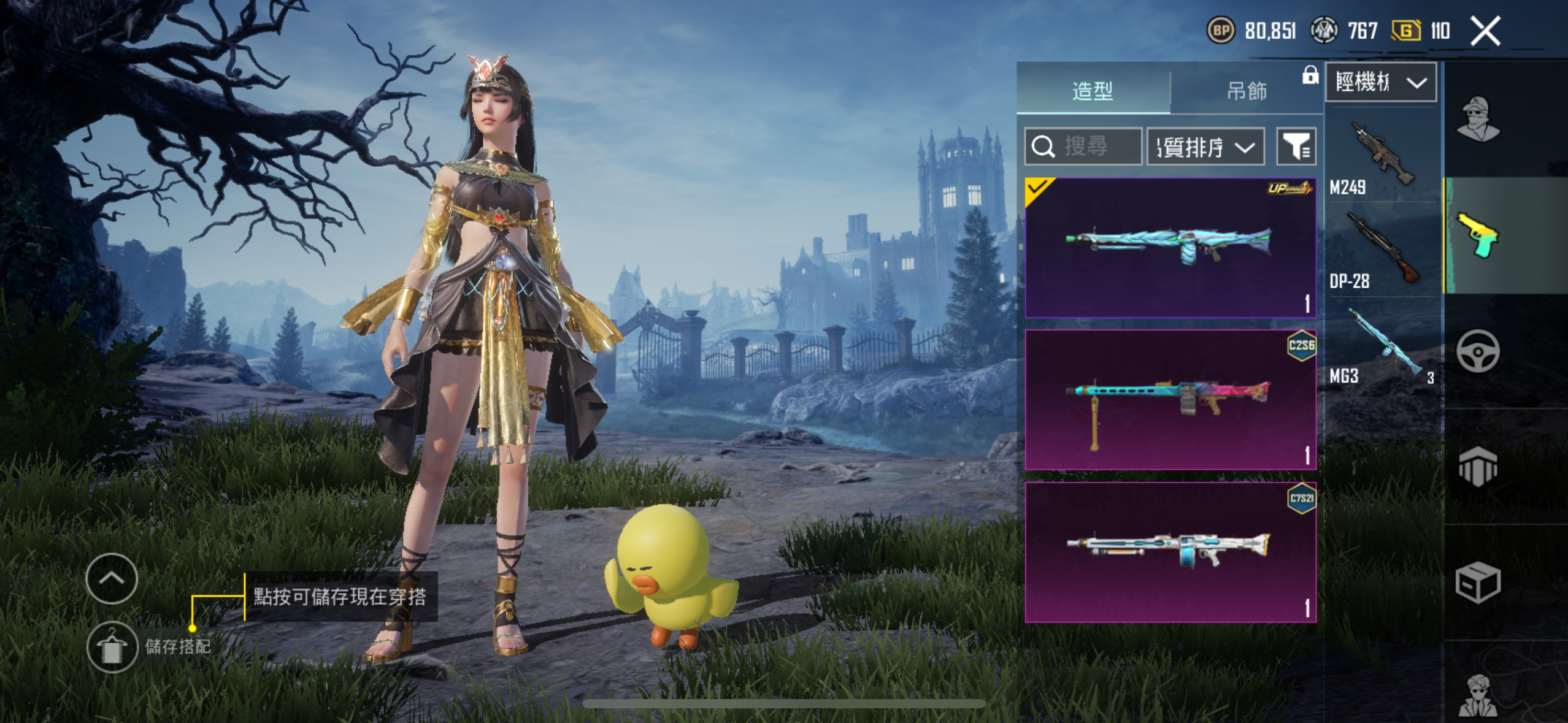This screenshot has height=723, width=1568.
Task: Switch to the 造型 skins tab
Action: (1093, 90)
